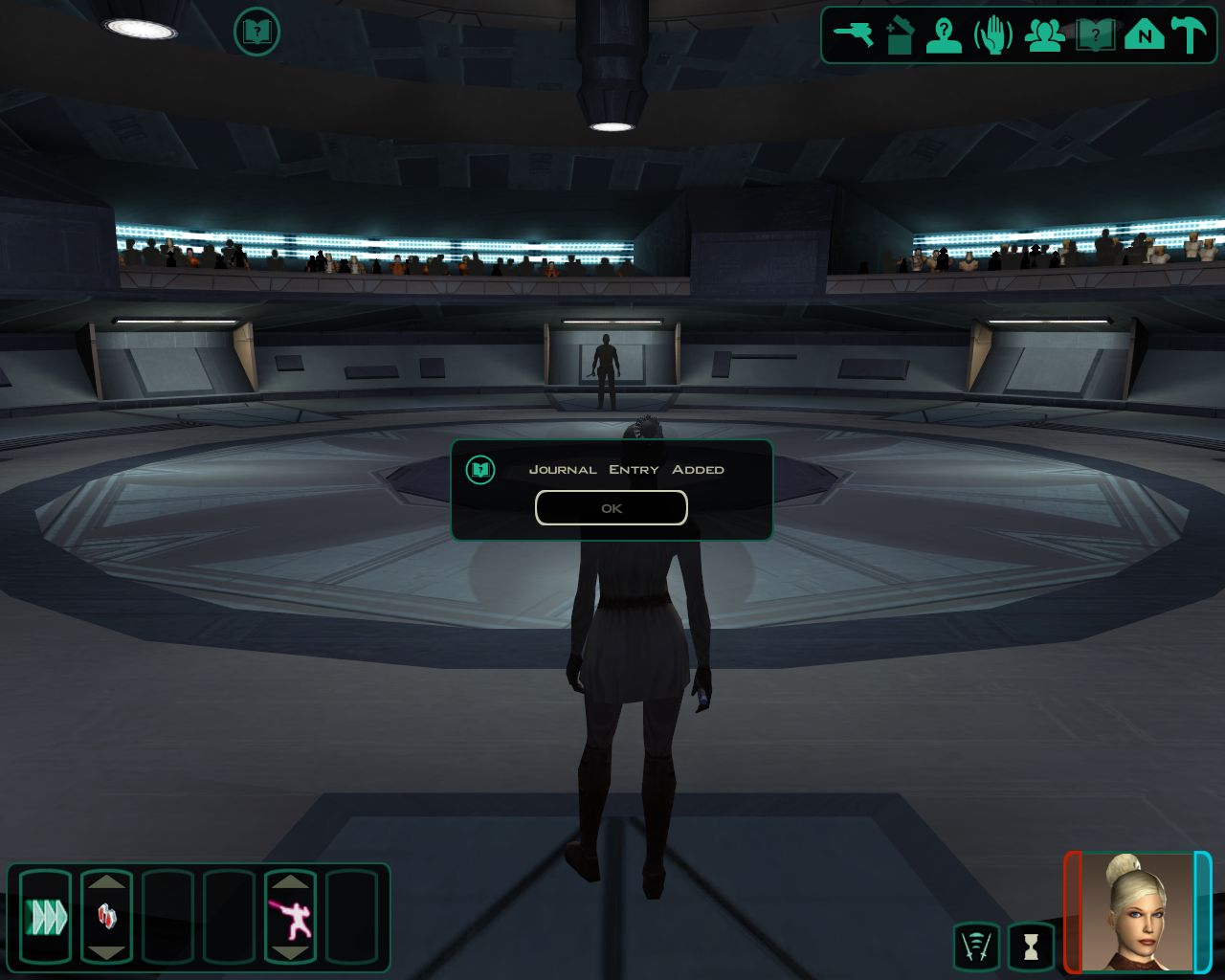The image size is (1225, 980).
Task: Select the blonde character portrait
Action: [x=1138, y=911]
